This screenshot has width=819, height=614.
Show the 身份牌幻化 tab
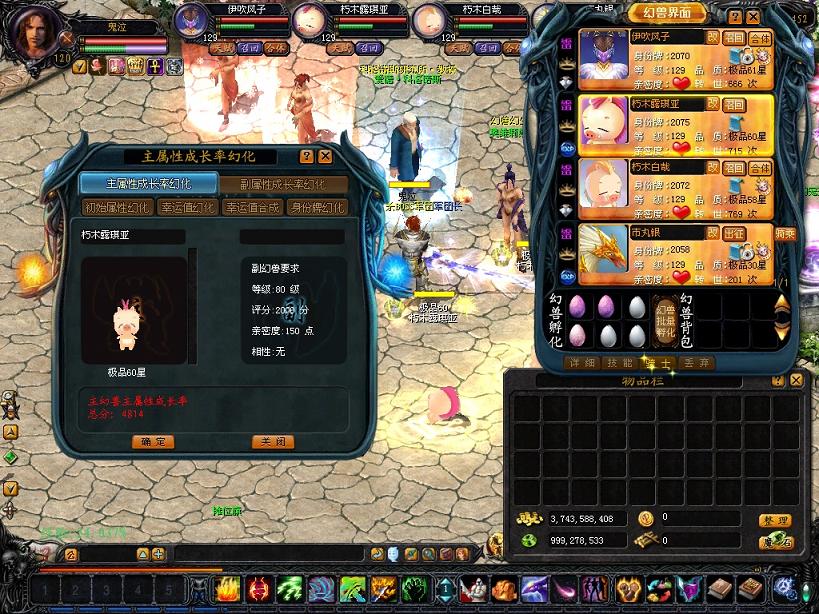point(316,207)
